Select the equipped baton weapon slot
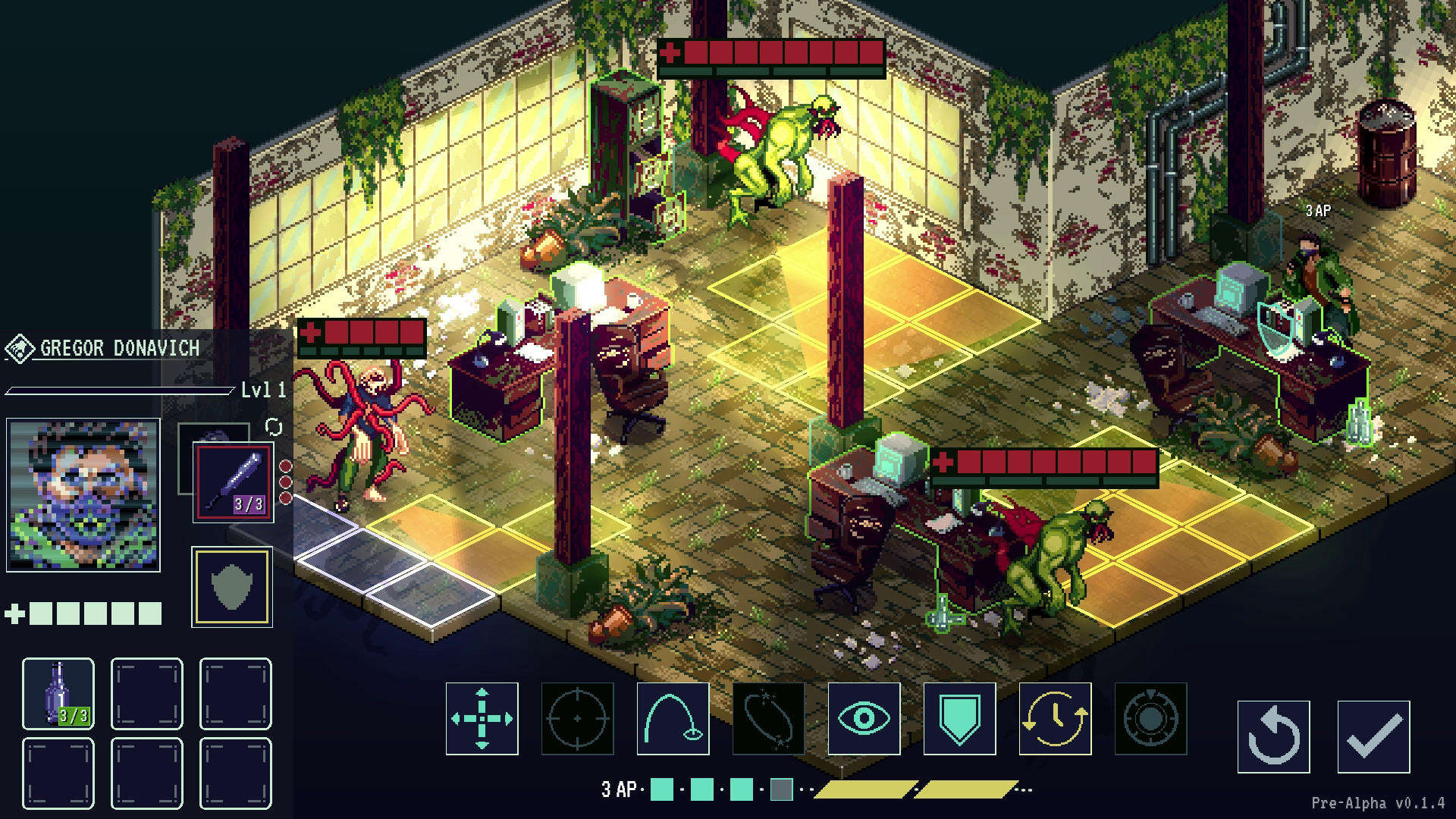The width and height of the screenshot is (1456, 819). [234, 482]
